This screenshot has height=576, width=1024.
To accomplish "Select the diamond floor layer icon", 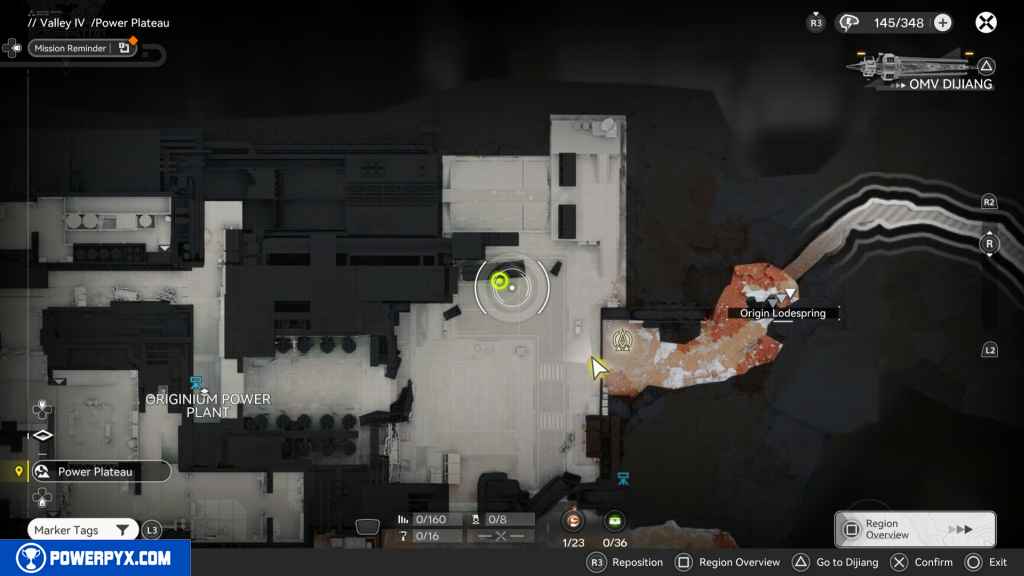I will point(42,436).
